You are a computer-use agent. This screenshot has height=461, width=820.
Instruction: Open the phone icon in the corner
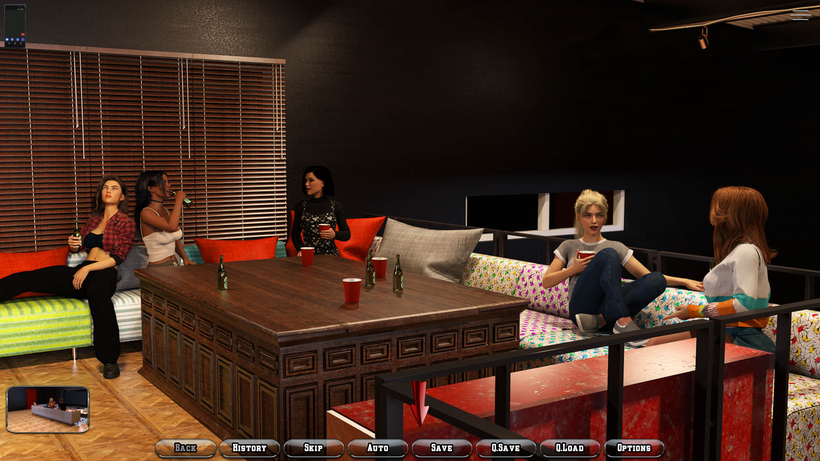coord(15,25)
